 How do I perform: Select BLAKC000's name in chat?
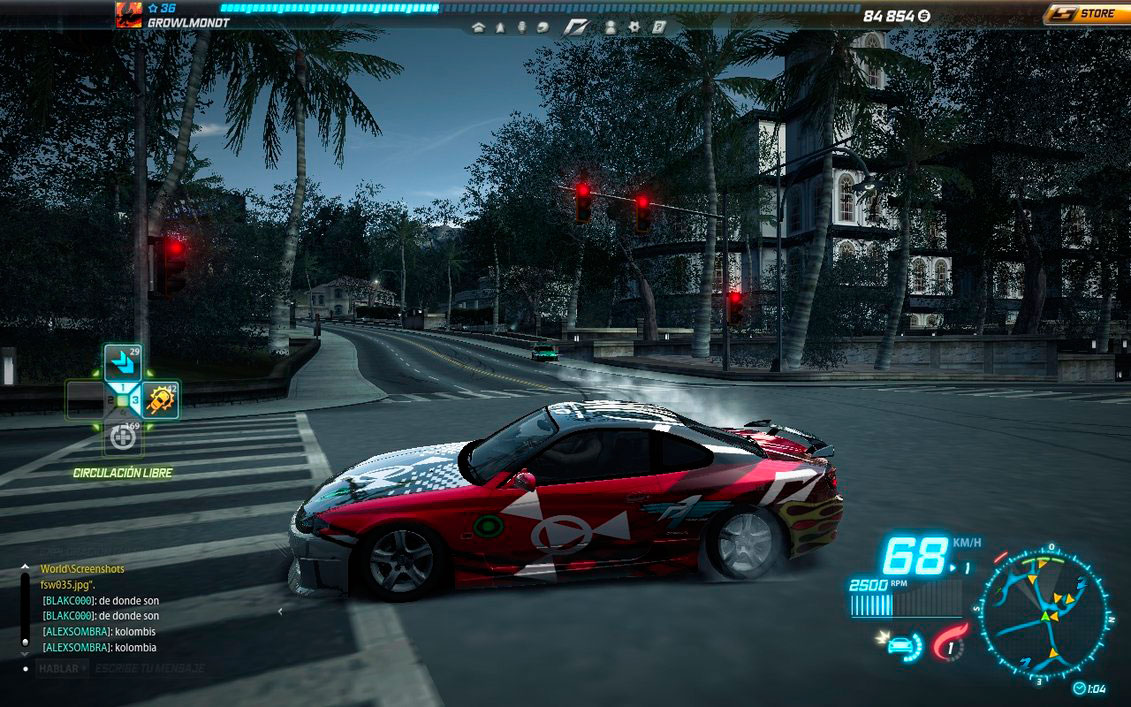pyautogui.click(x=68, y=600)
